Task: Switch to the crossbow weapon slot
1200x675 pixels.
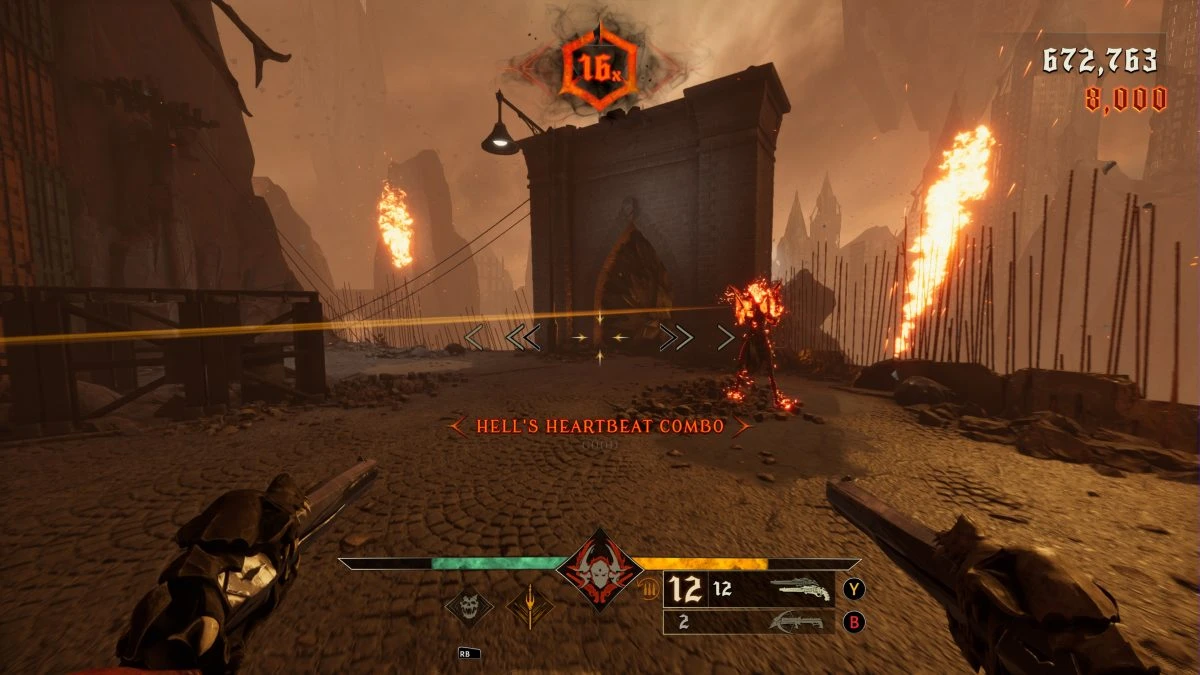Action: click(796, 622)
